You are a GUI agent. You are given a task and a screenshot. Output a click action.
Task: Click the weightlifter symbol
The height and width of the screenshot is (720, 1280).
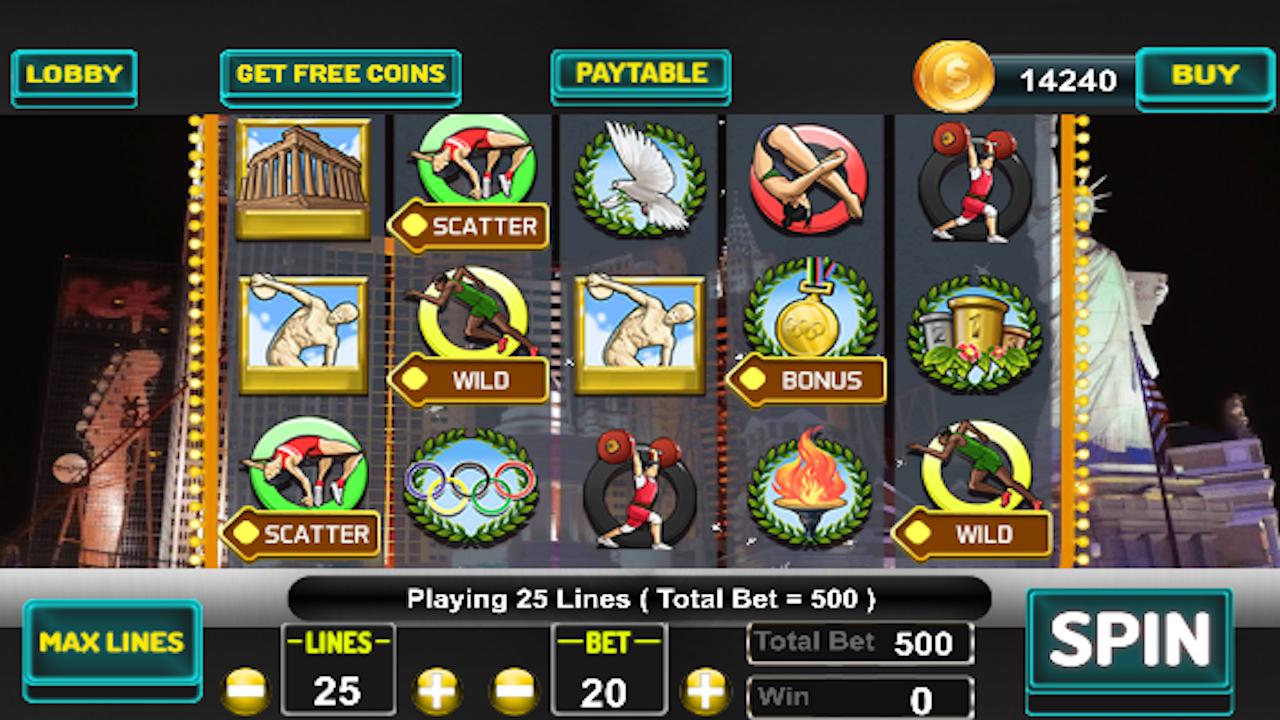click(x=640, y=490)
